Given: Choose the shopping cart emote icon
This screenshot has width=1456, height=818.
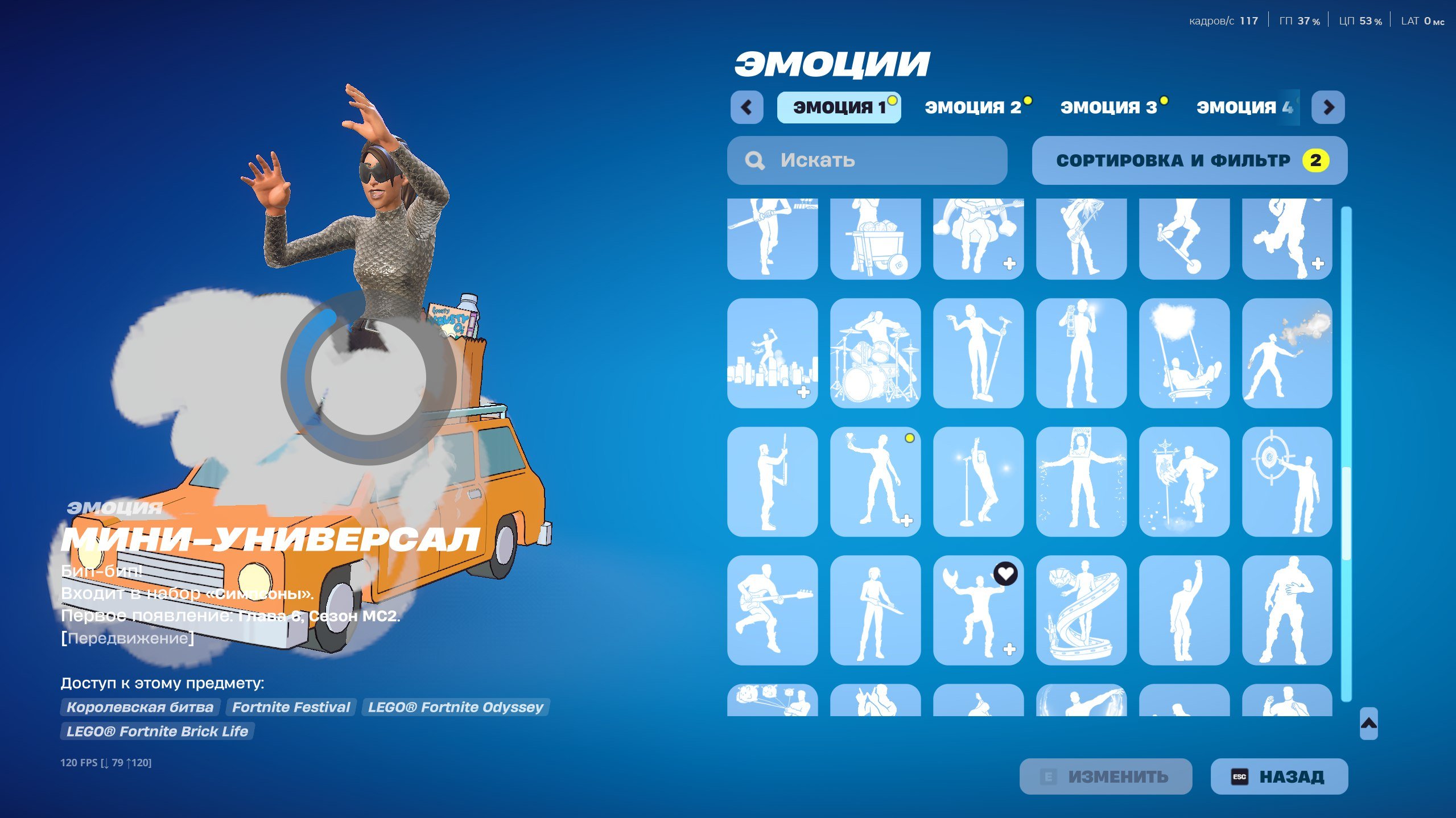Looking at the screenshot, I should point(875,239).
